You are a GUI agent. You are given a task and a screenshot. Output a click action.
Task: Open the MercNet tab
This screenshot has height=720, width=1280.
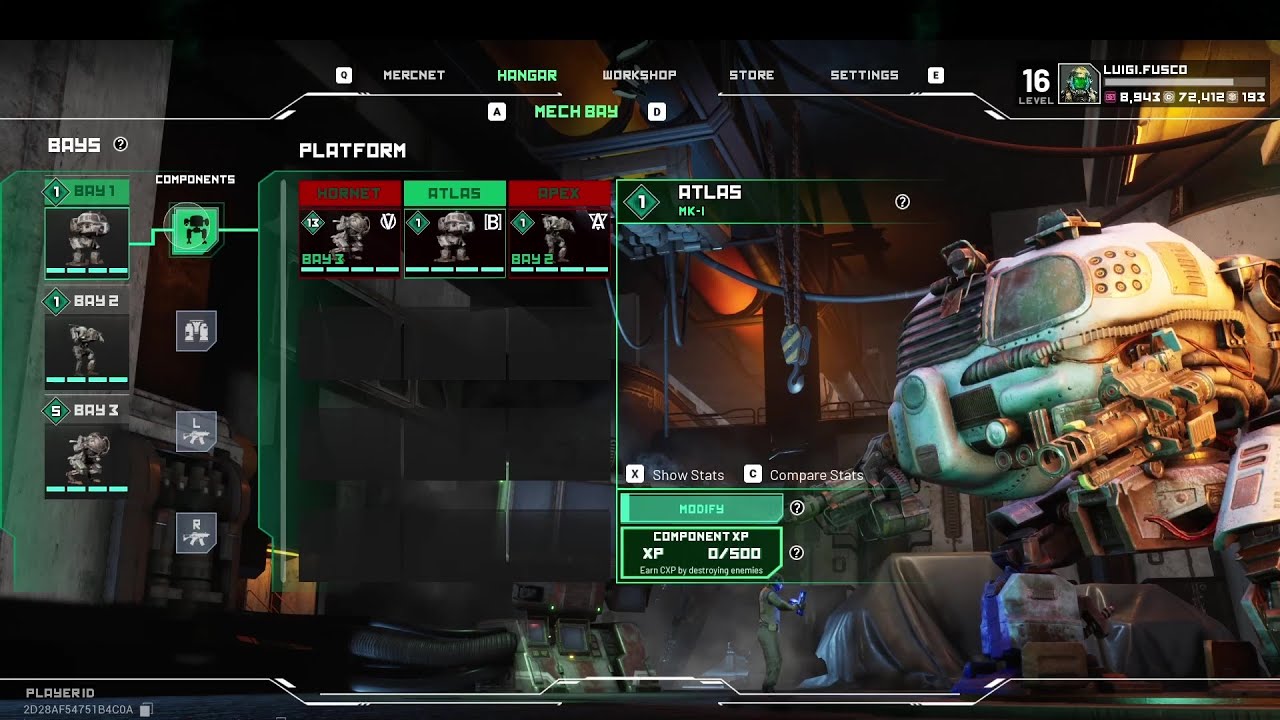(413, 75)
